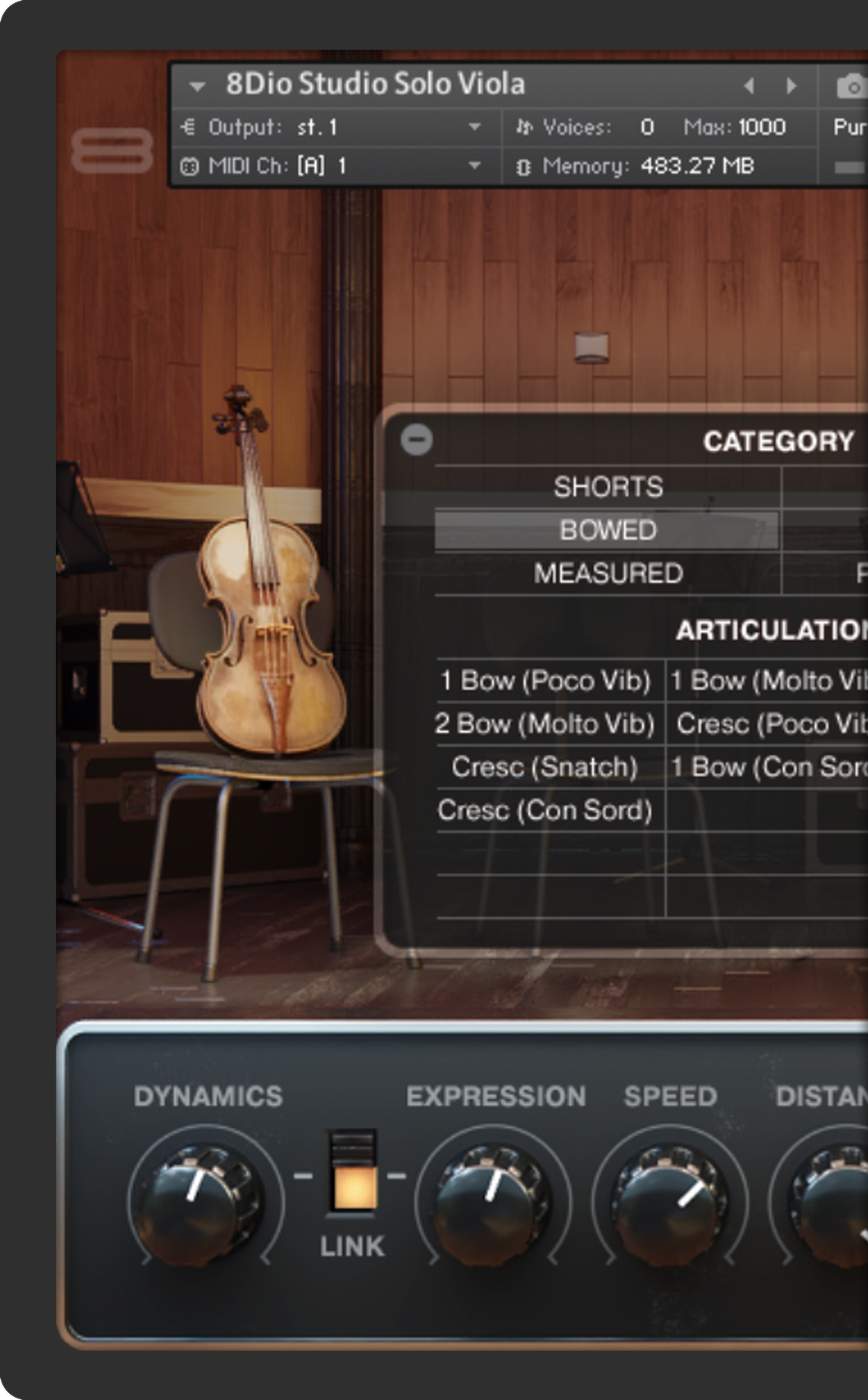Select Cresc (Con Sord) articulation

click(545, 810)
